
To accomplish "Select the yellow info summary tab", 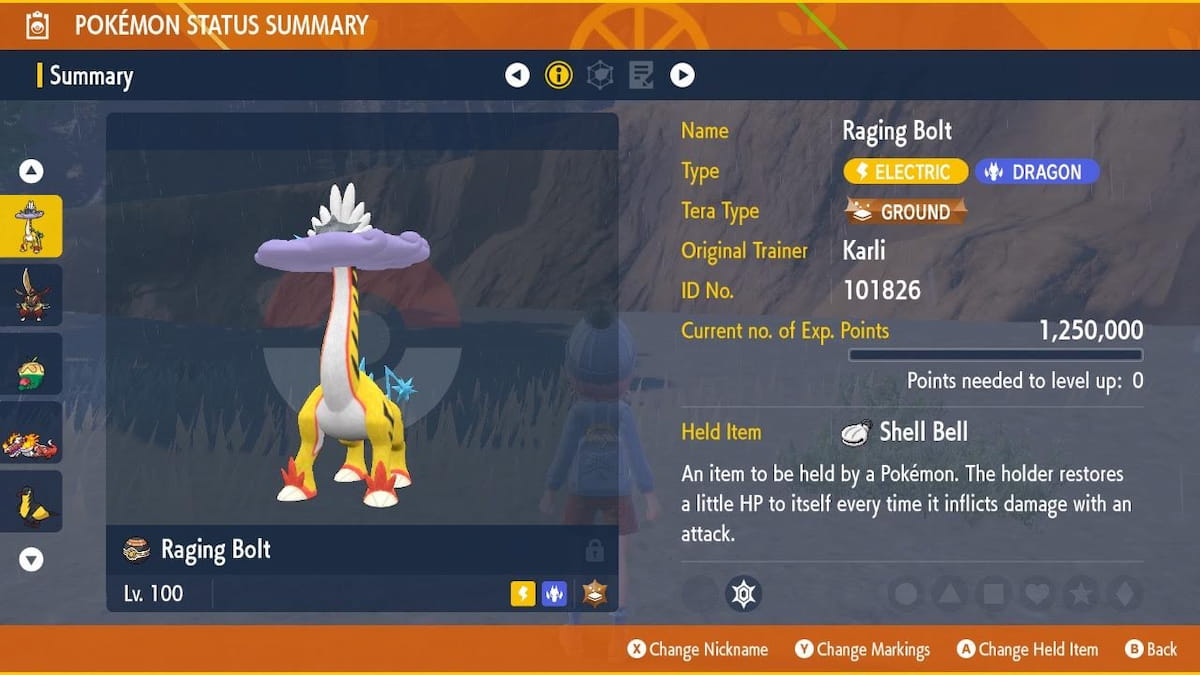I will point(558,75).
